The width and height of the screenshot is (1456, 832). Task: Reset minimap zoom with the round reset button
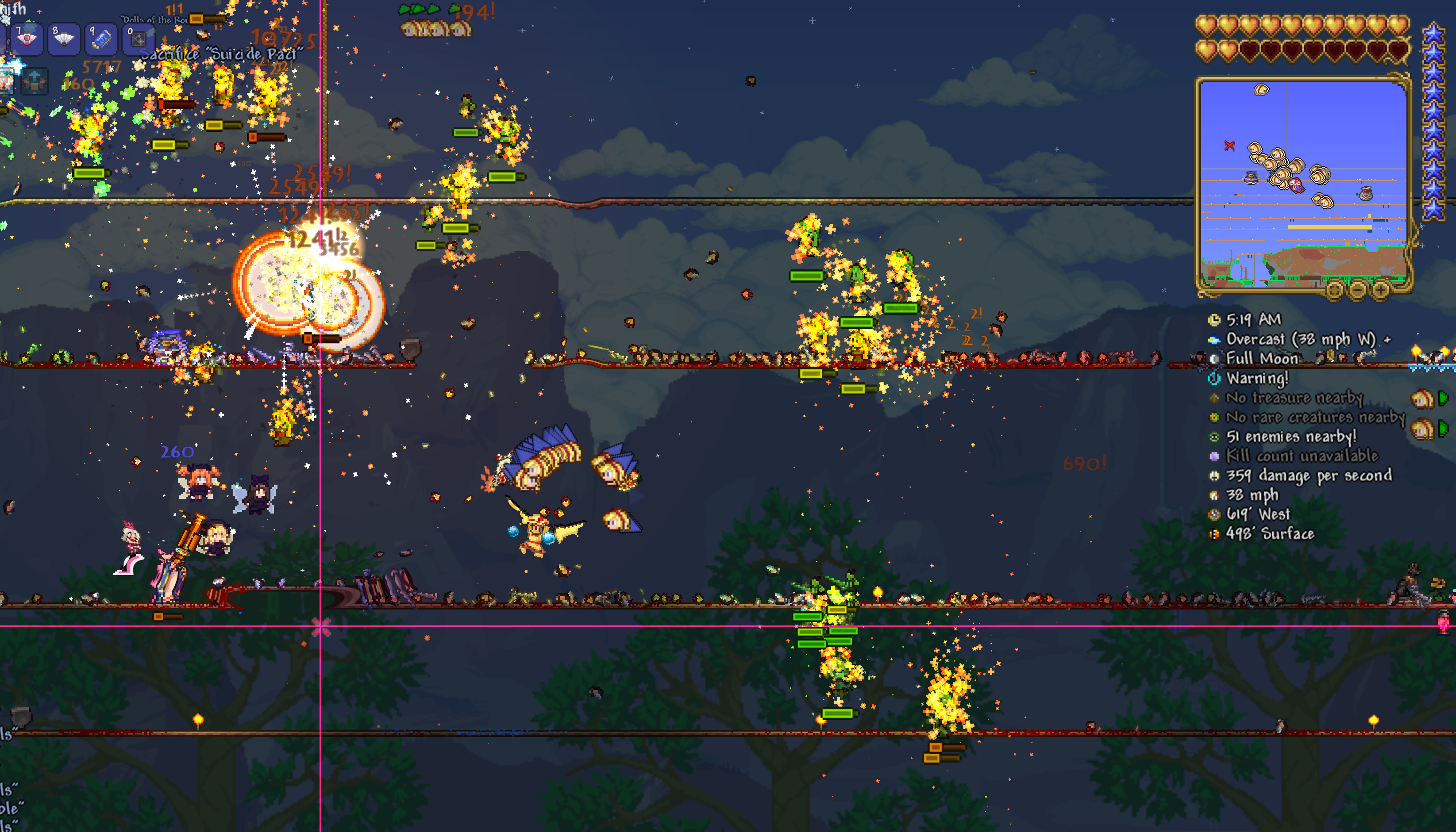[1334, 290]
